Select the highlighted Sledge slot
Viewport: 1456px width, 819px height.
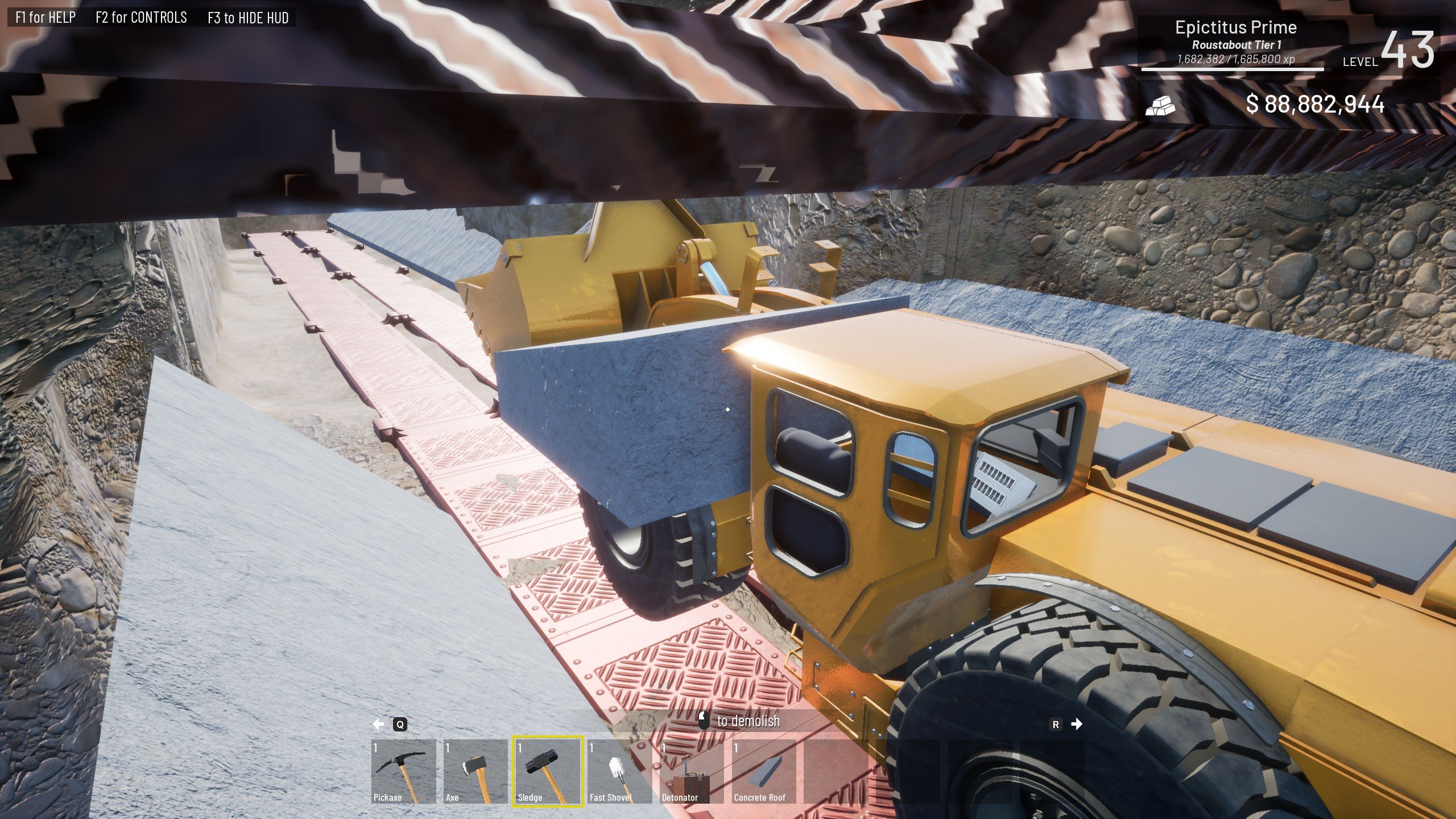point(548,771)
